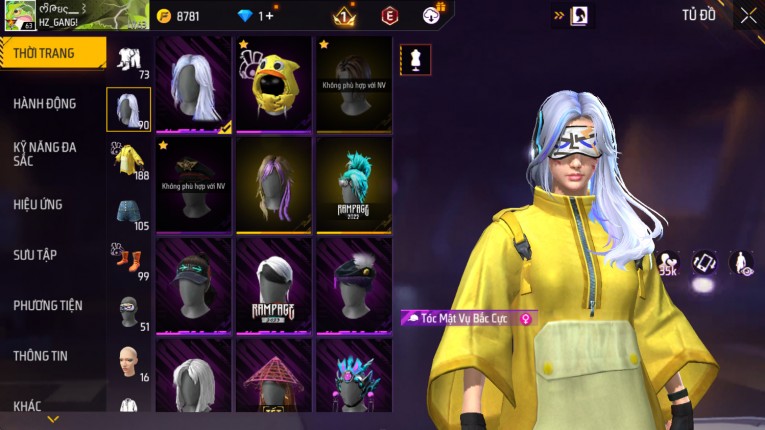Equip the yellow duck hood item
Screen dimensions: 765x430
274,84
